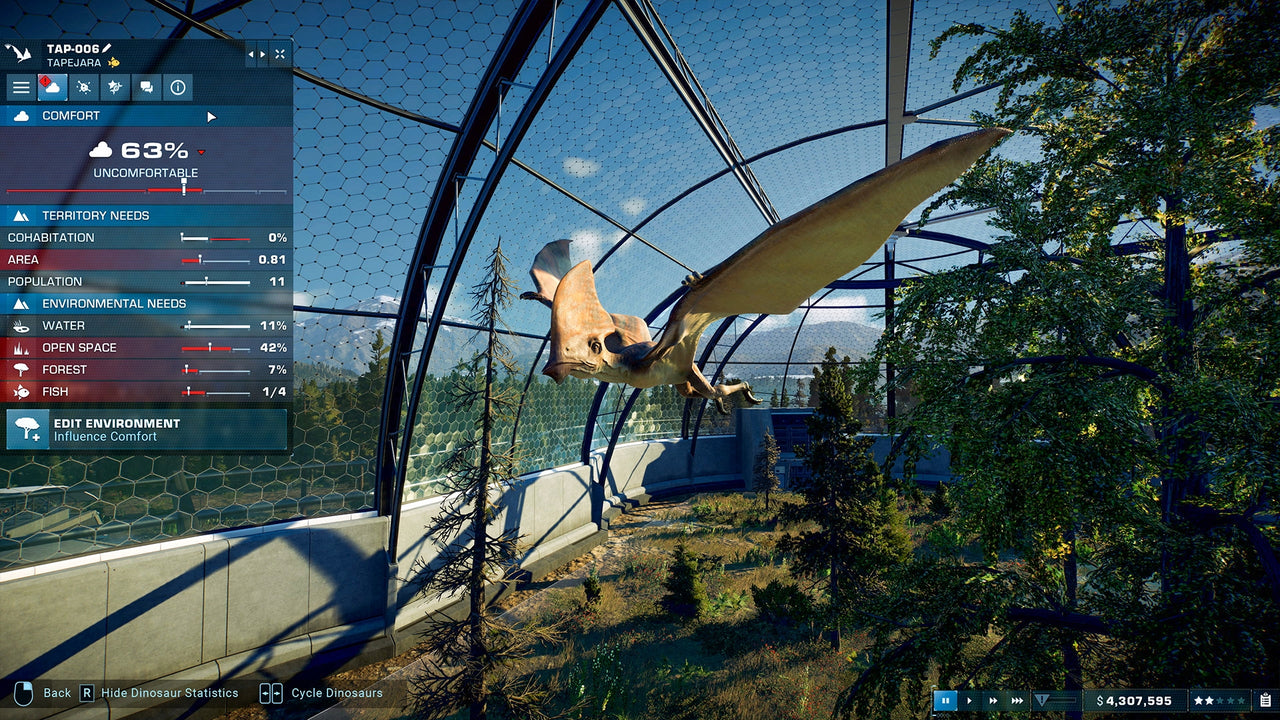
Task: Open the tasks clipboard icon bottom right
Action: 1265,700
